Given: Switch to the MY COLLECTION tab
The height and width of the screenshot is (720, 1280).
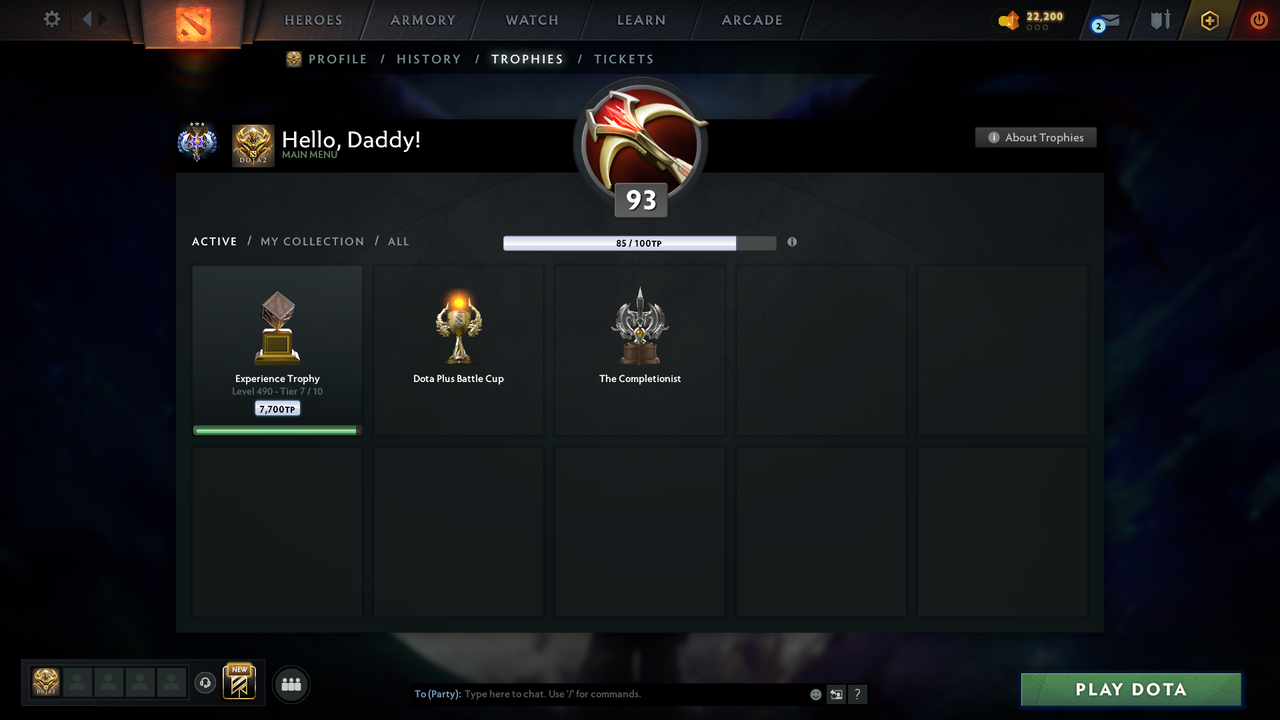Looking at the screenshot, I should pyautogui.click(x=312, y=241).
